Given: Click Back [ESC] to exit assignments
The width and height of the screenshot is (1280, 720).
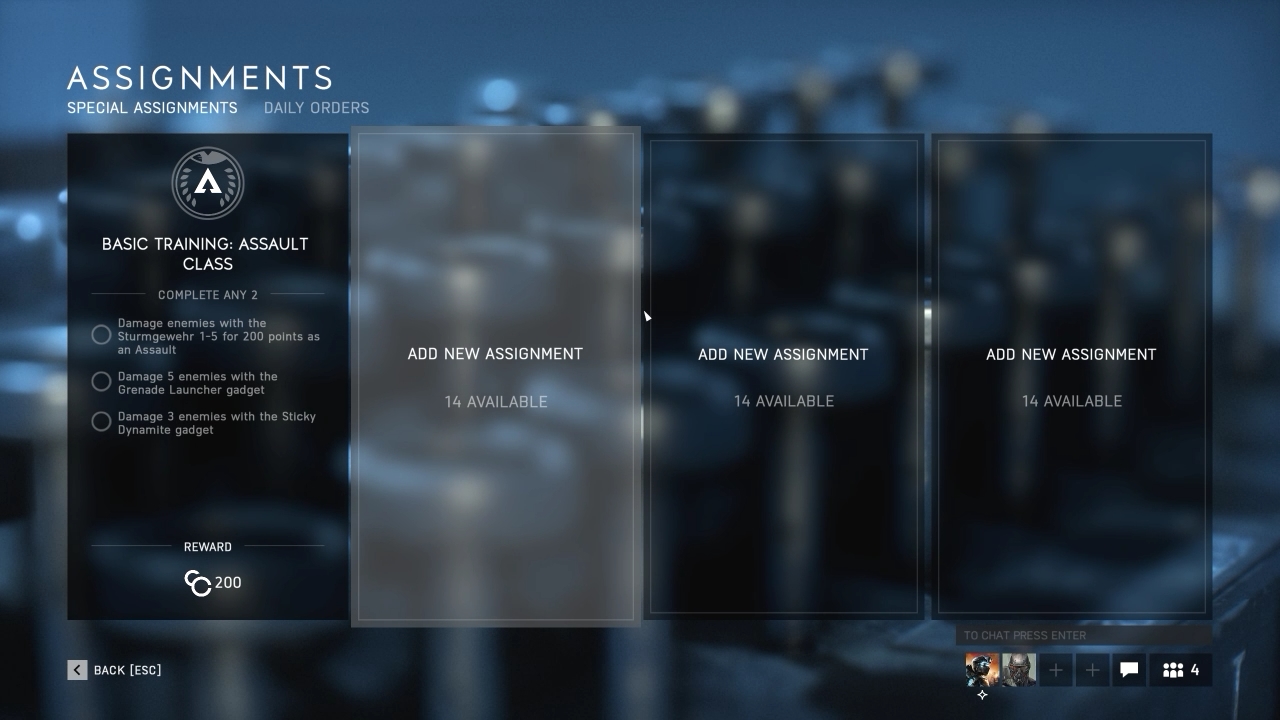Looking at the screenshot, I should pyautogui.click(x=115, y=669).
